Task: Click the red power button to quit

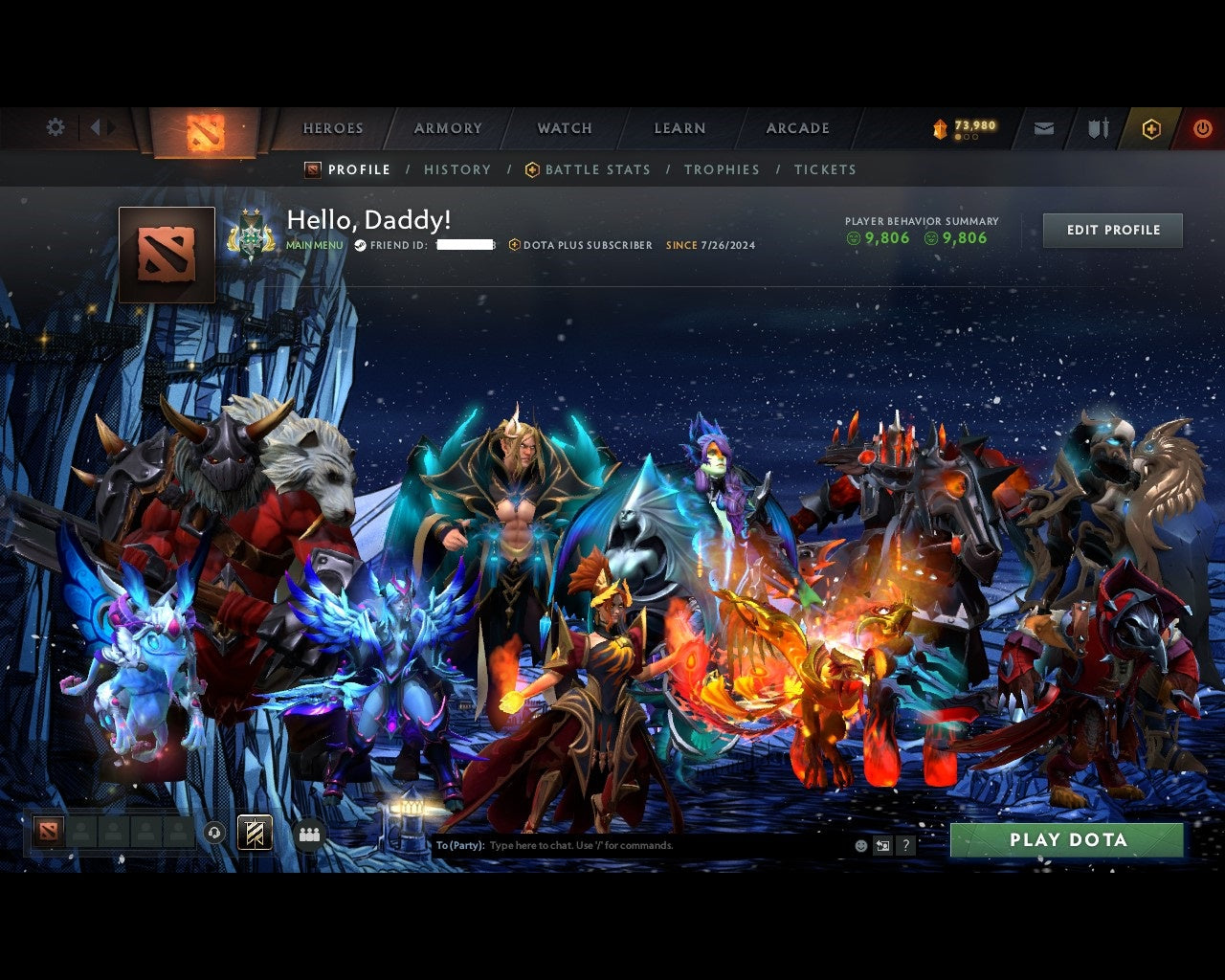Action: point(1203,127)
